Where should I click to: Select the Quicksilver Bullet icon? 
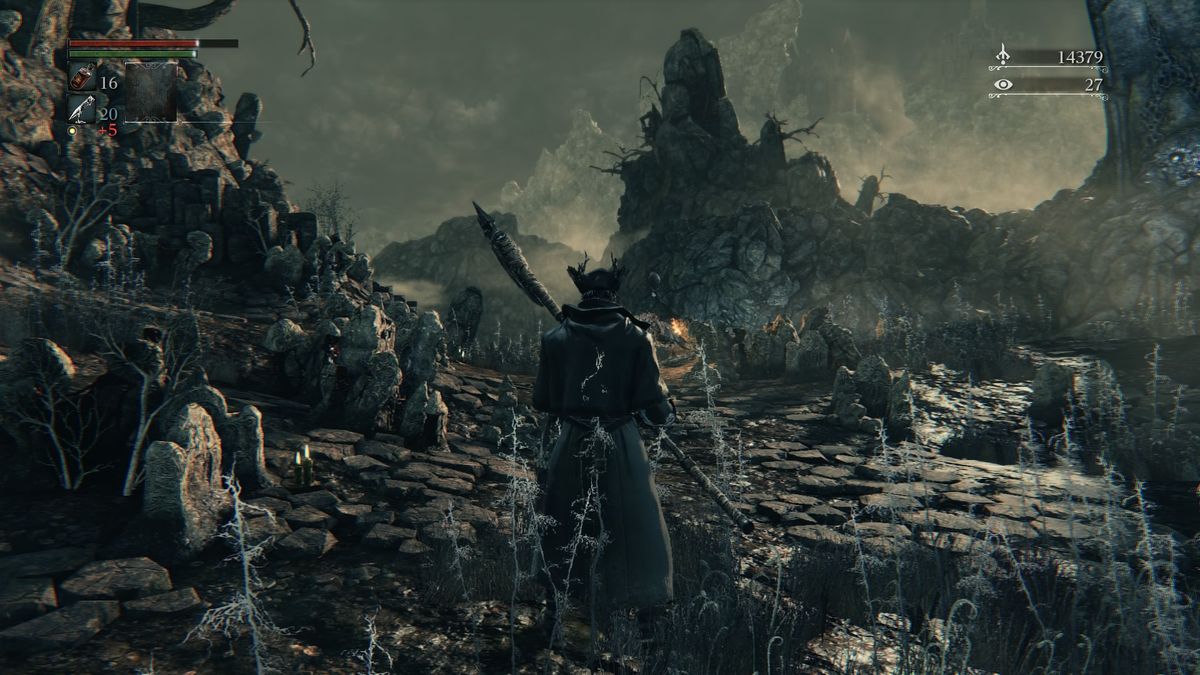[x=82, y=109]
